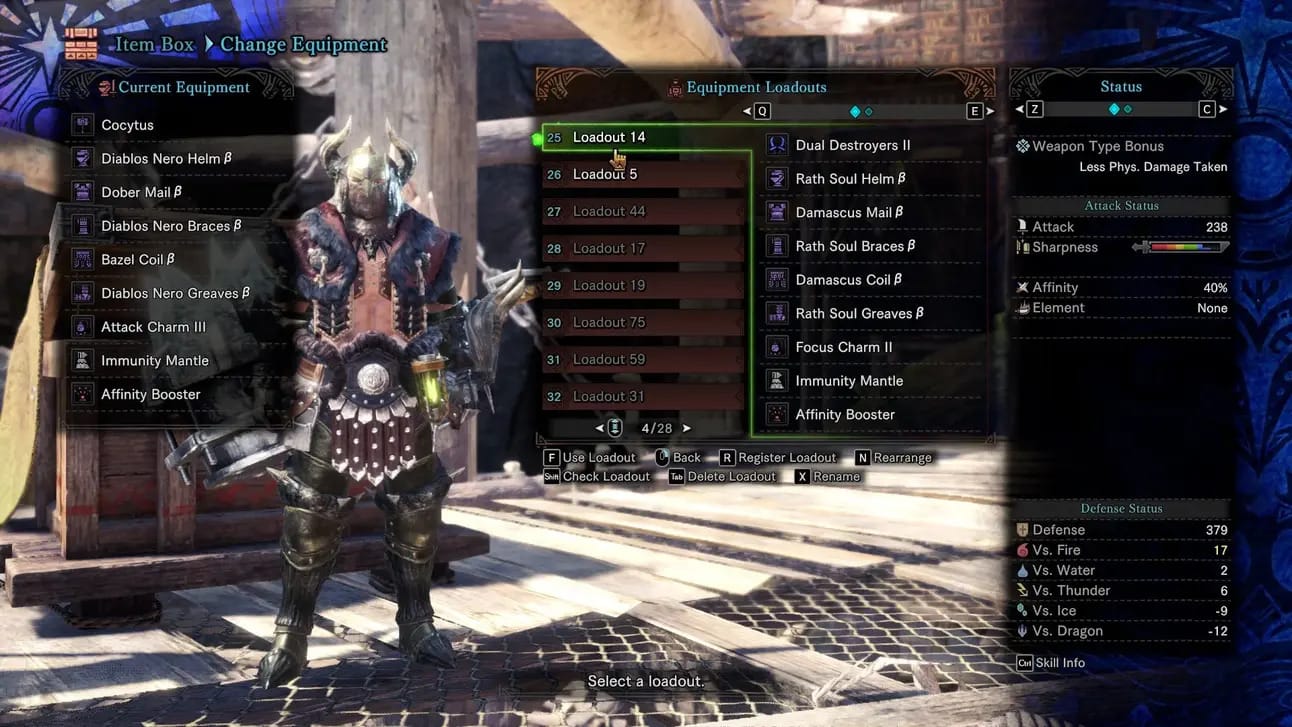Screen dimensions: 1292x727
Task: Click the Use Loadout option
Action: [x=590, y=458]
